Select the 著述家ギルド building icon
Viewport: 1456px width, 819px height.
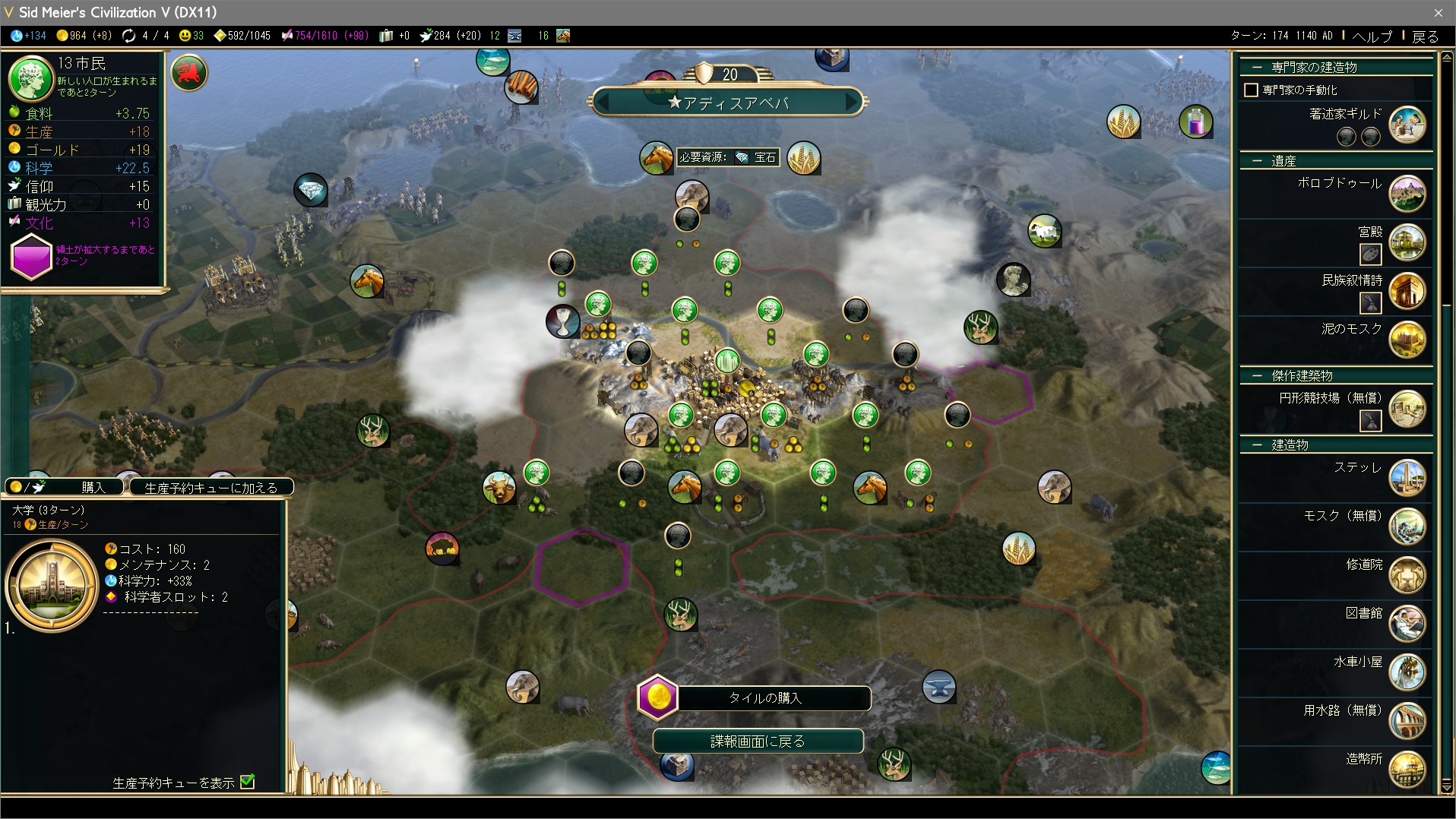[x=1407, y=124]
